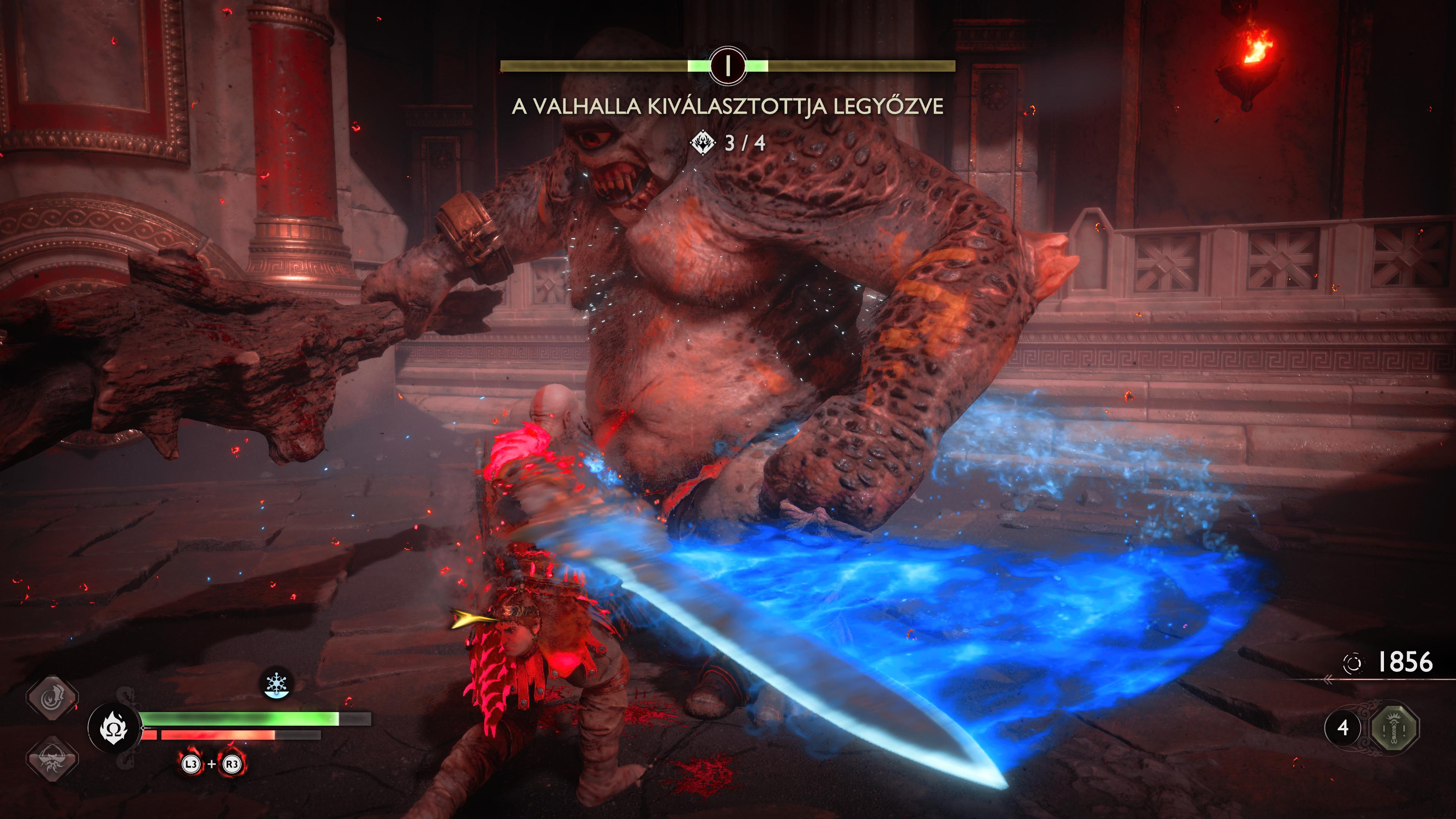Use the octagonal sword-hilt relic icon

click(1395, 727)
